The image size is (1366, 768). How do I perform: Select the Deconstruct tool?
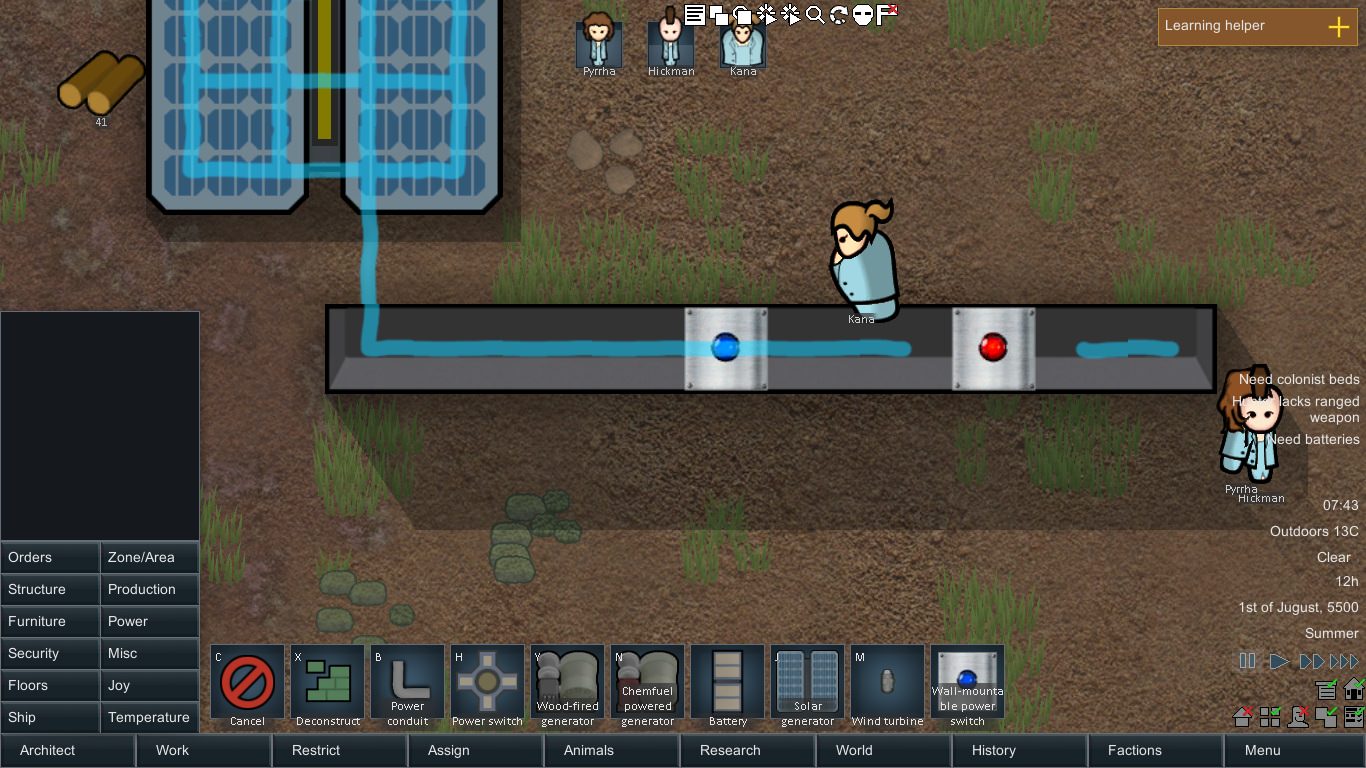(x=327, y=684)
